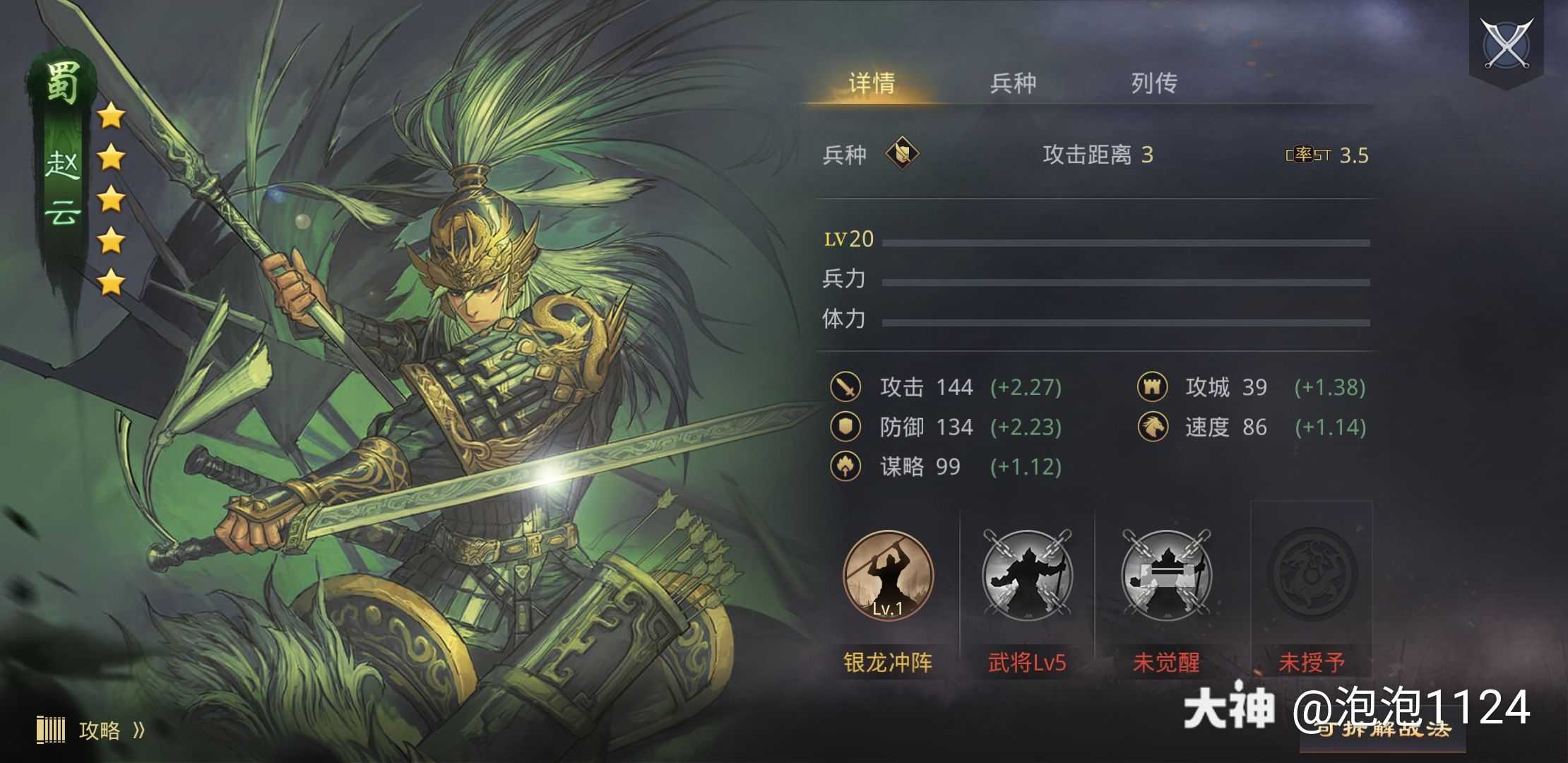The width and height of the screenshot is (1568, 763).
Task: Click the 谋略 strategy stat icon
Action: (845, 467)
